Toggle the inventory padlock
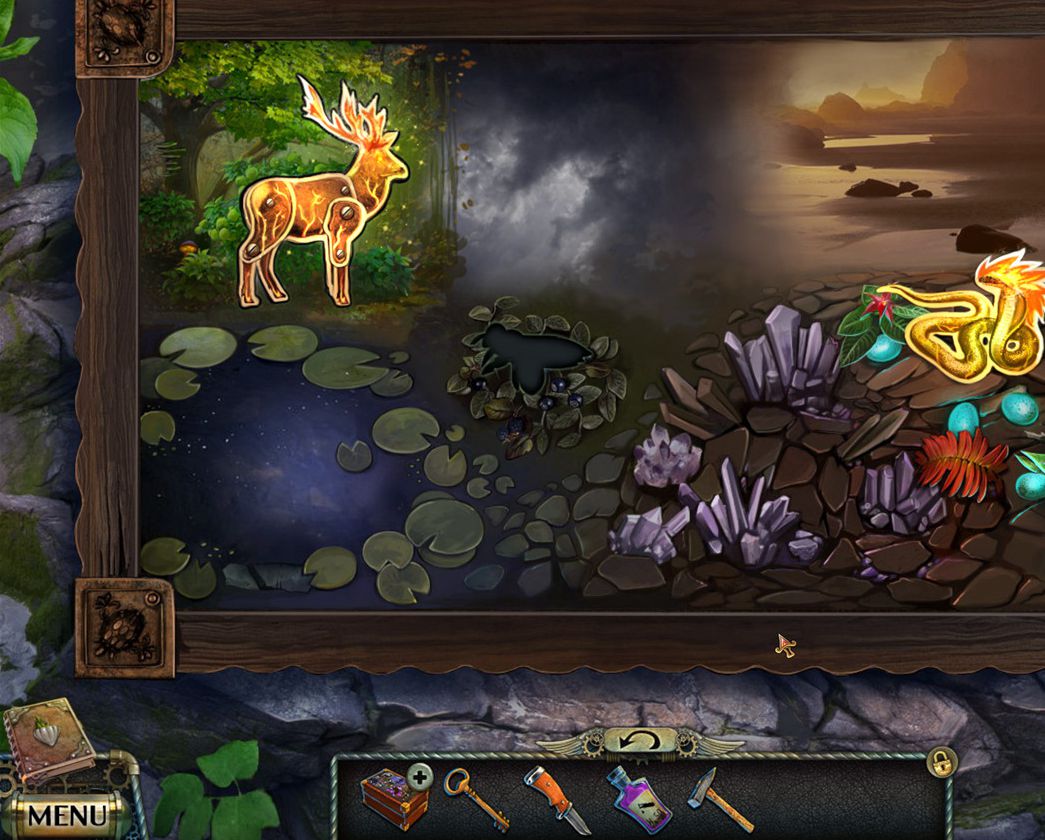Viewport: 1045px width, 840px height. (x=941, y=761)
